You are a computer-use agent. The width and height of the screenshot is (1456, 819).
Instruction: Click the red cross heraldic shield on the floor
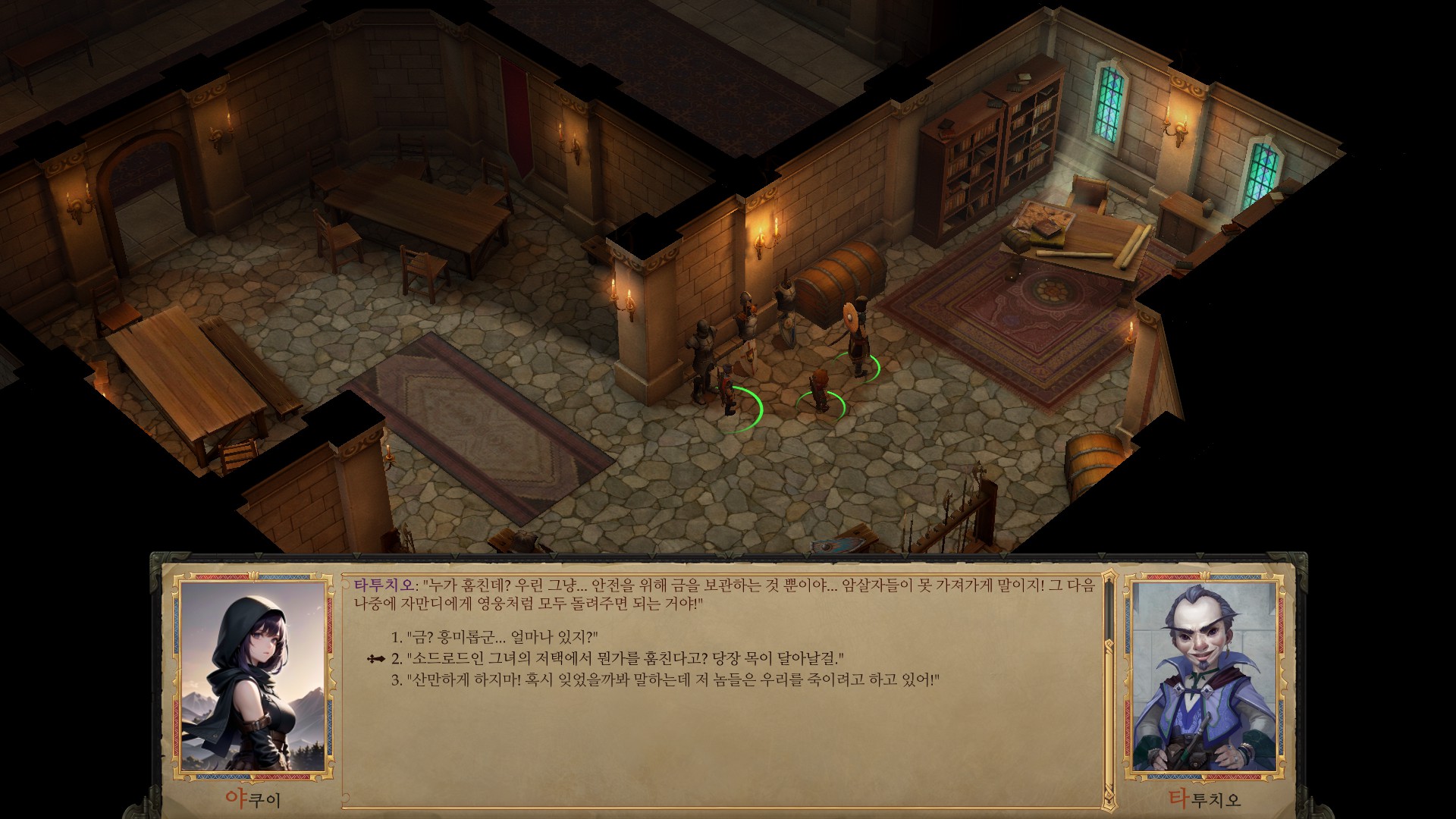click(x=749, y=355)
